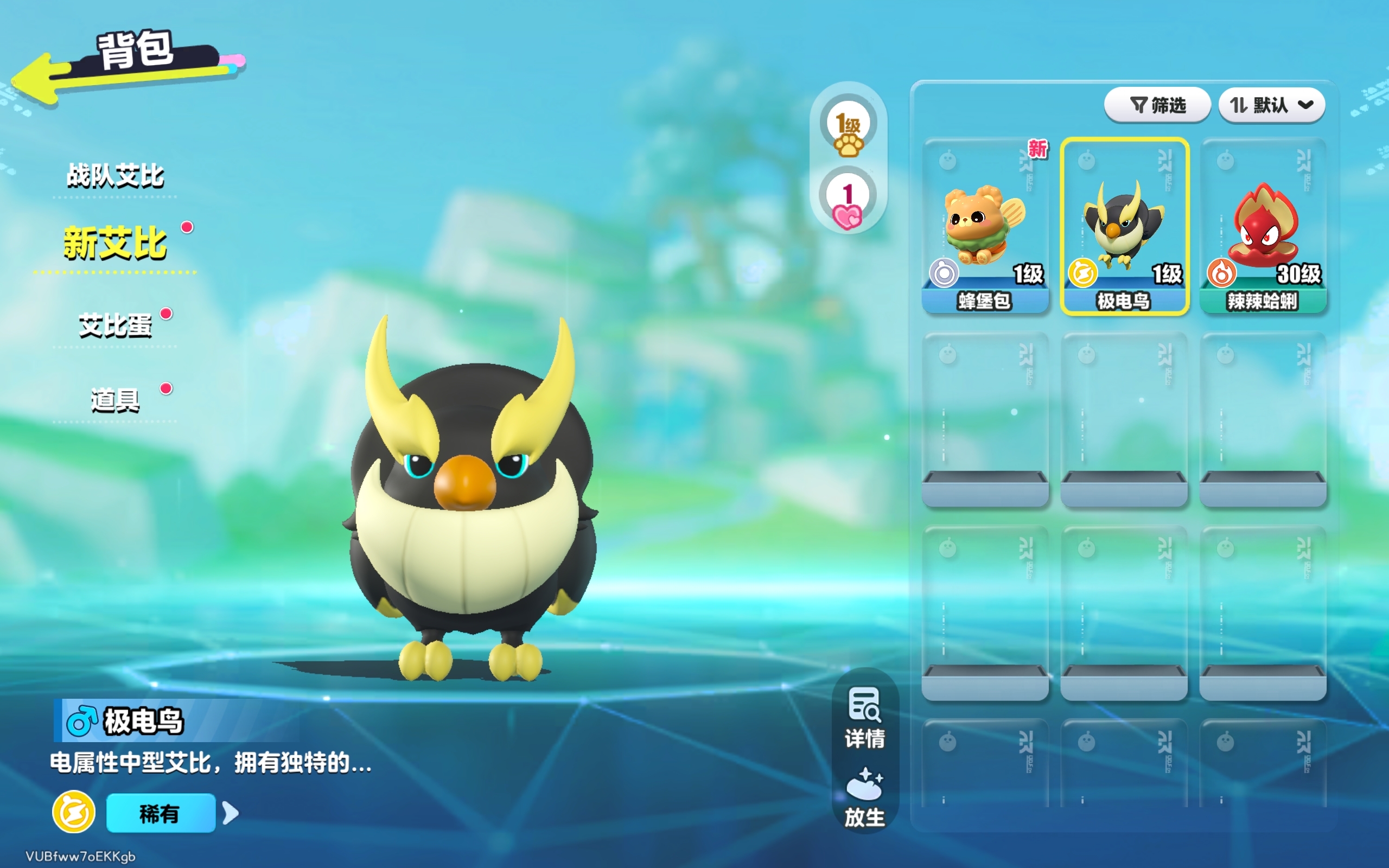
Task: Select the 蜂堡包 creature card
Action: point(985,226)
